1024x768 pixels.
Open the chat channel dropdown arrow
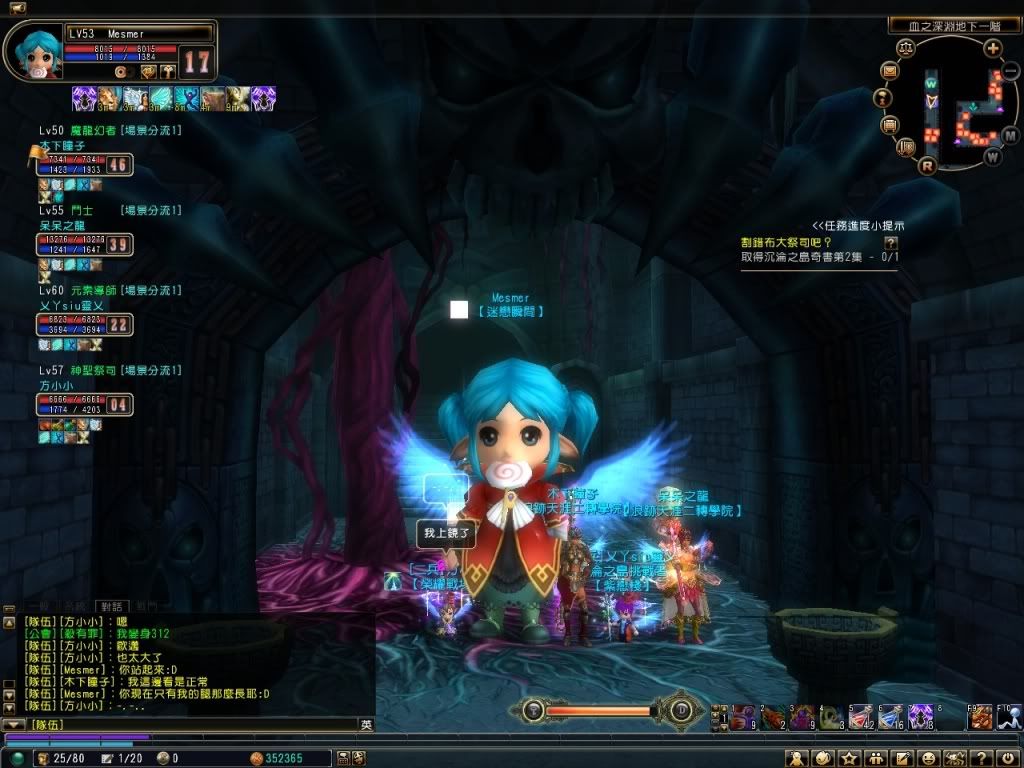coord(13,724)
